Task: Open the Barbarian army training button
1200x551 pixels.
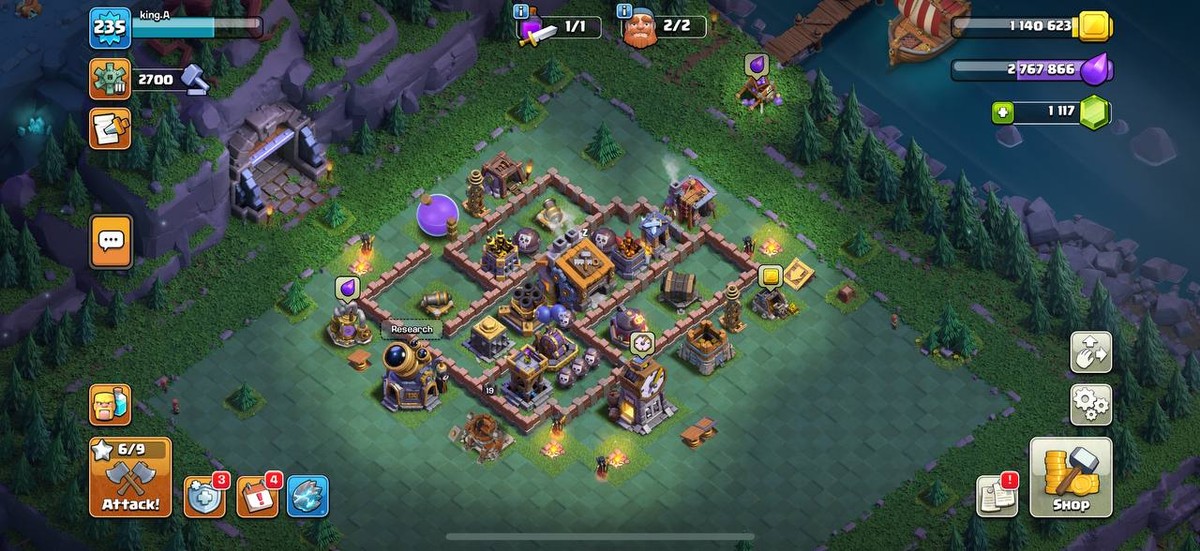Action: pyautogui.click(x=110, y=405)
